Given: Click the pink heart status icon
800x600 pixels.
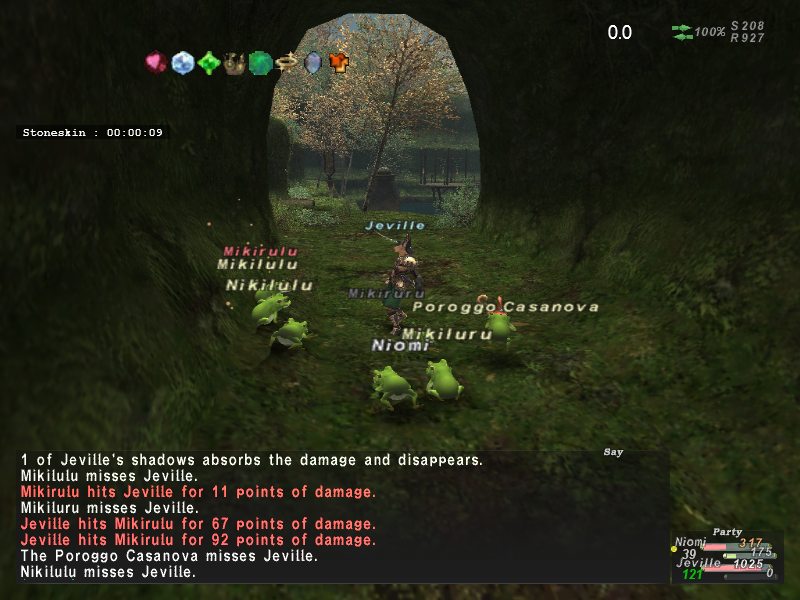Looking at the screenshot, I should 156,63.
